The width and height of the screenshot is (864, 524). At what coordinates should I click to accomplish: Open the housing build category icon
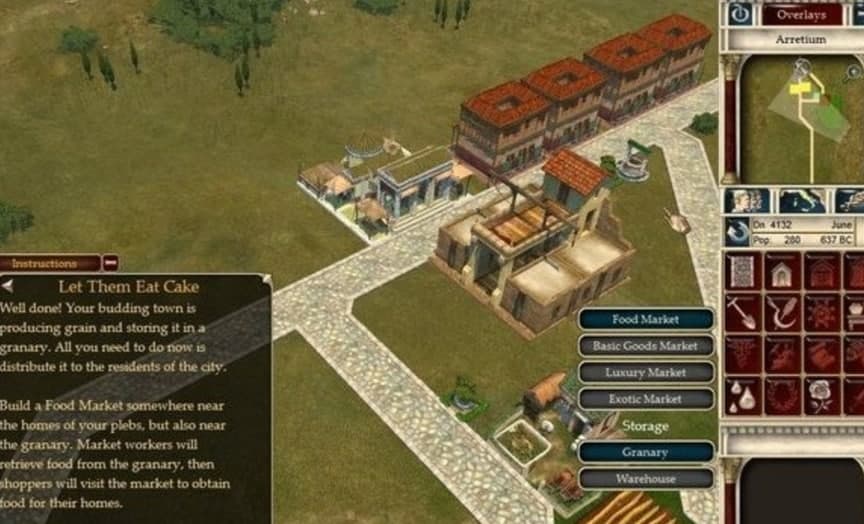click(783, 271)
